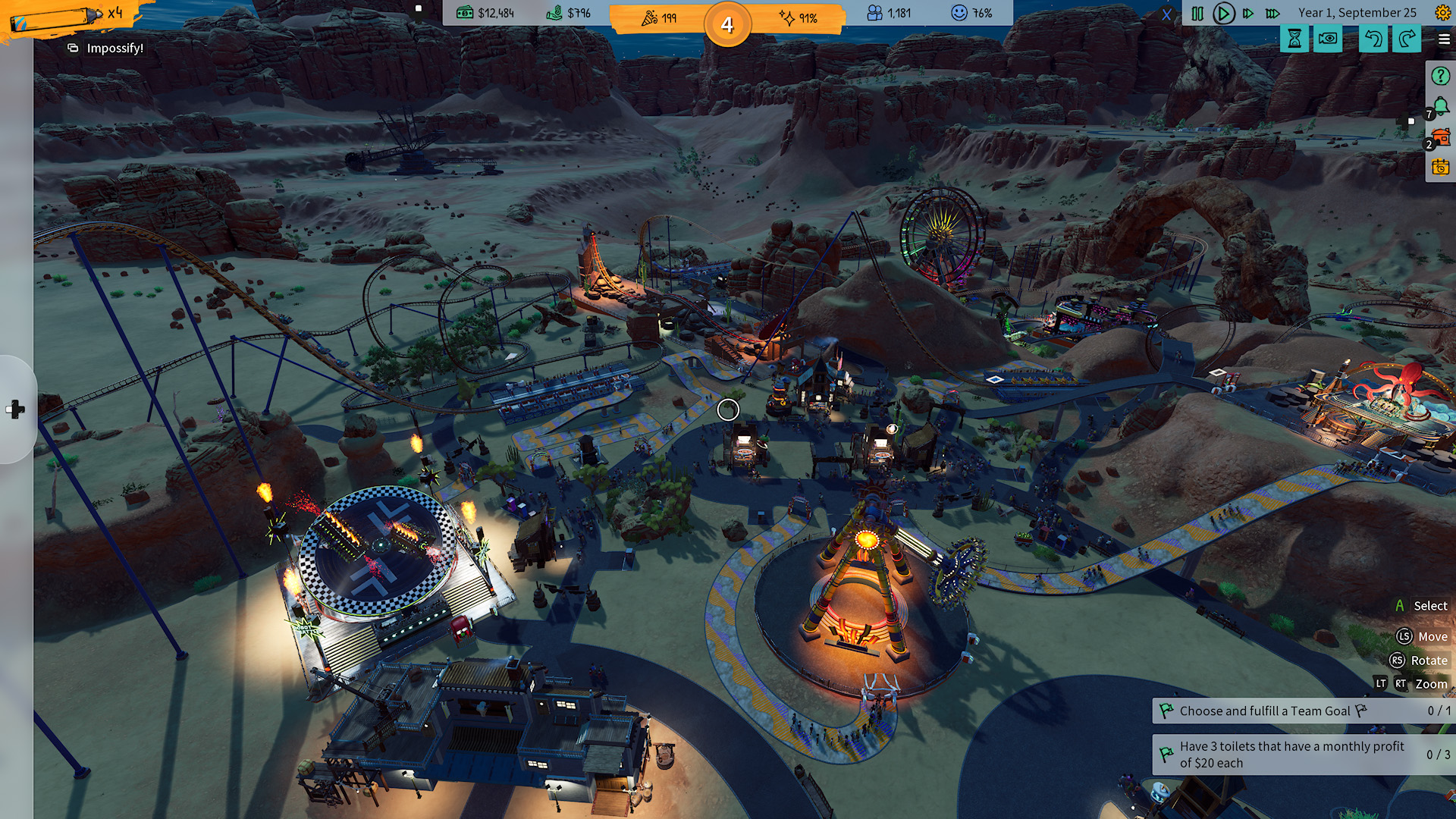Open the orange house icon panel
1456x819 pixels.
point(1441,137)
